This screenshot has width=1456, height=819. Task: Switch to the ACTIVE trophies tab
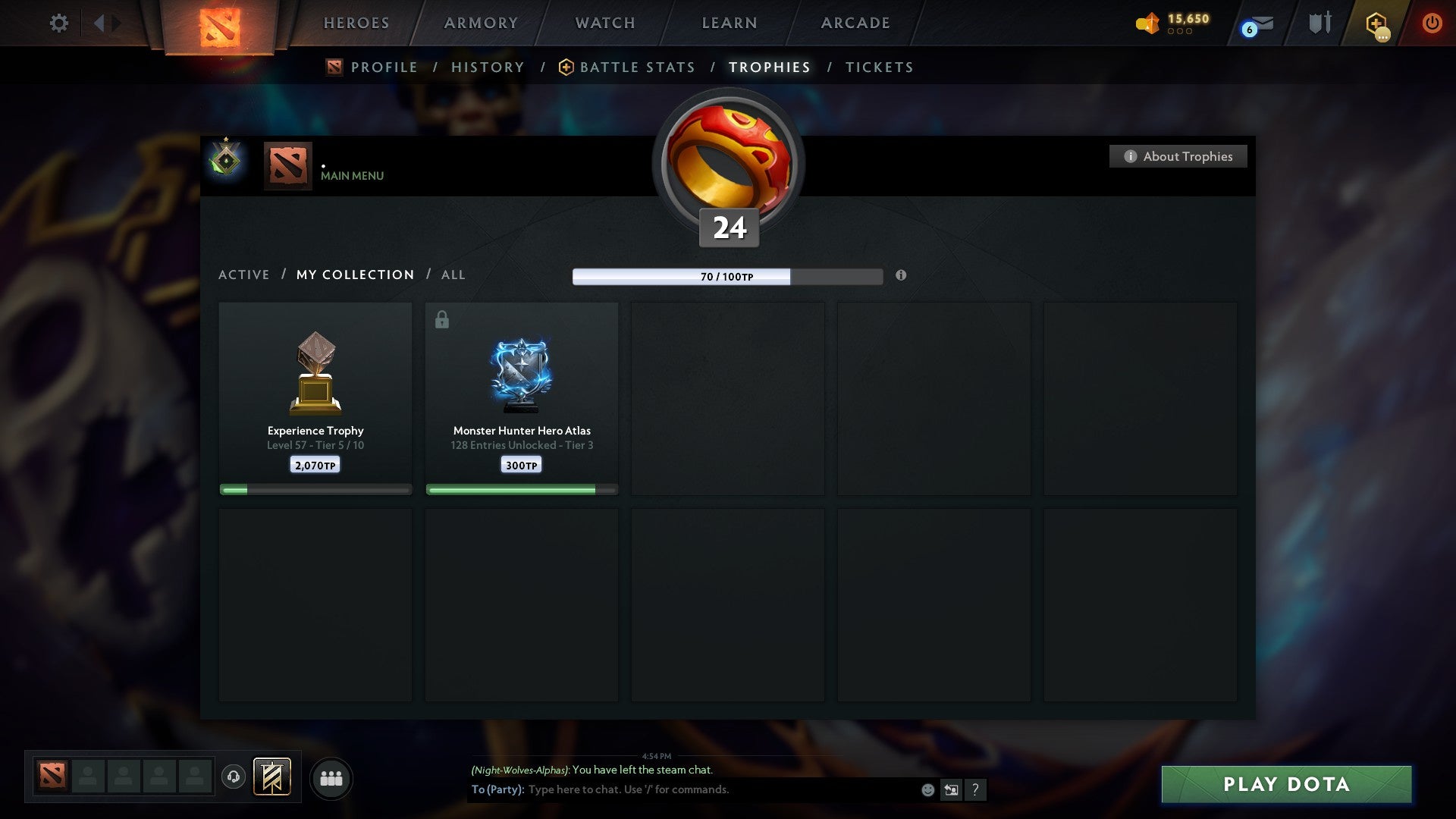point(244,275)
